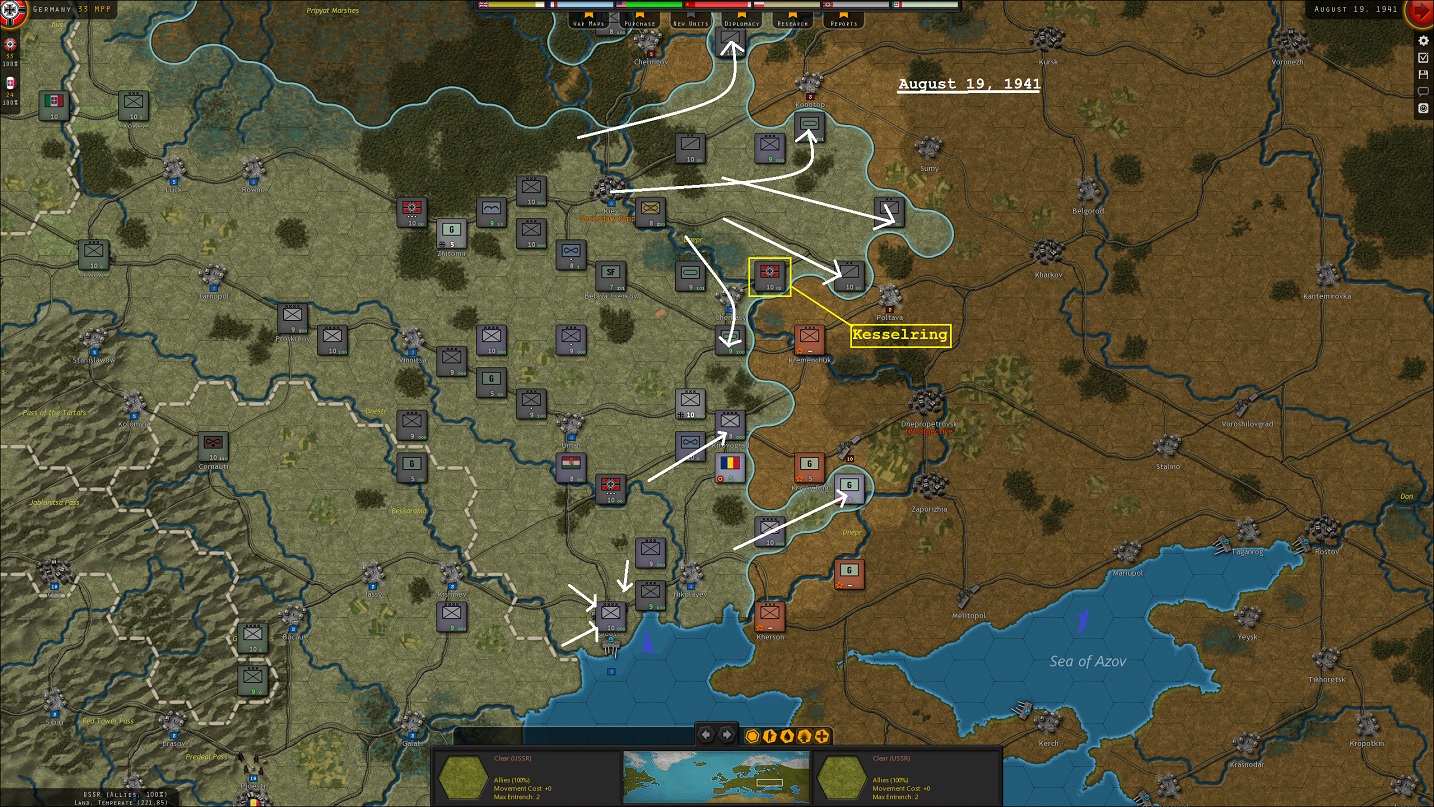
Task: Click the smiley face icon in the right sidebar
Action: [x=1423, y=108]
